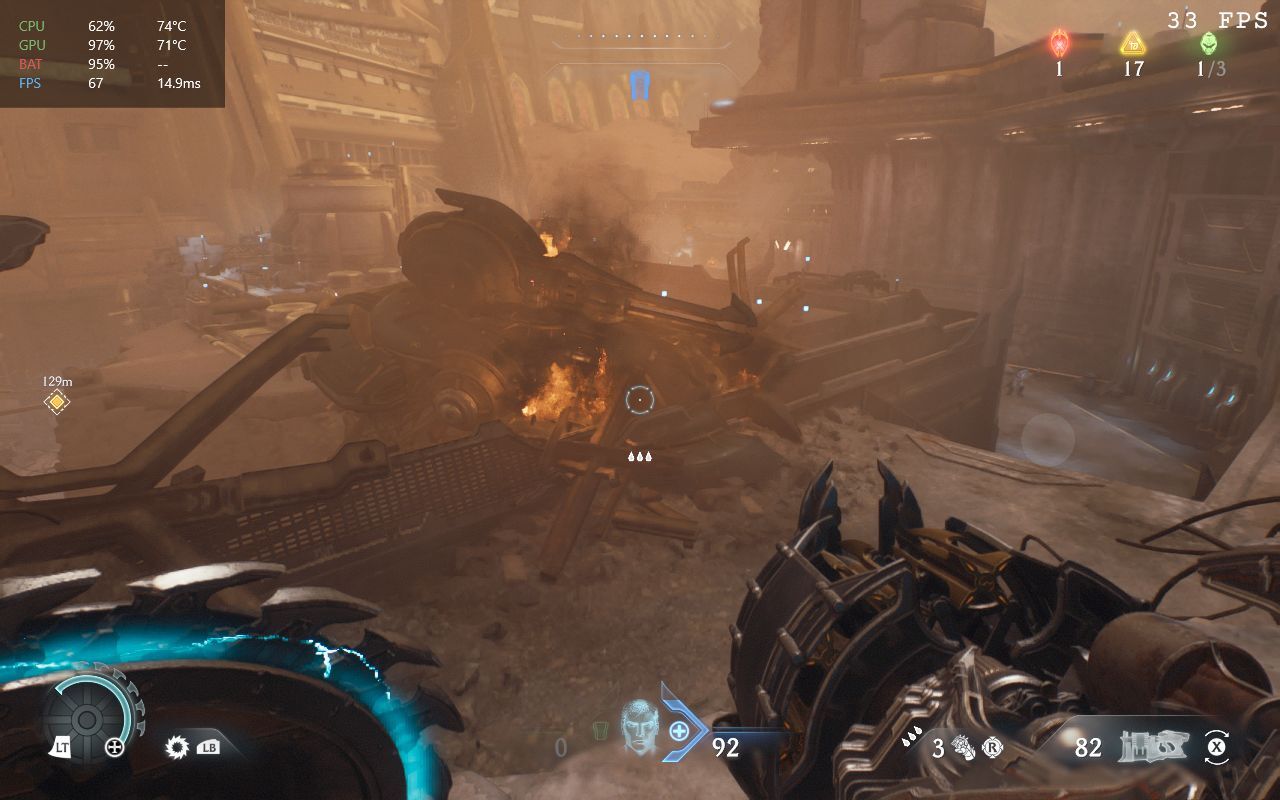Click the red ruby currency icon
This screenshot has height=800, width=1280.
pyautogui.click(x=1059, y=44)
